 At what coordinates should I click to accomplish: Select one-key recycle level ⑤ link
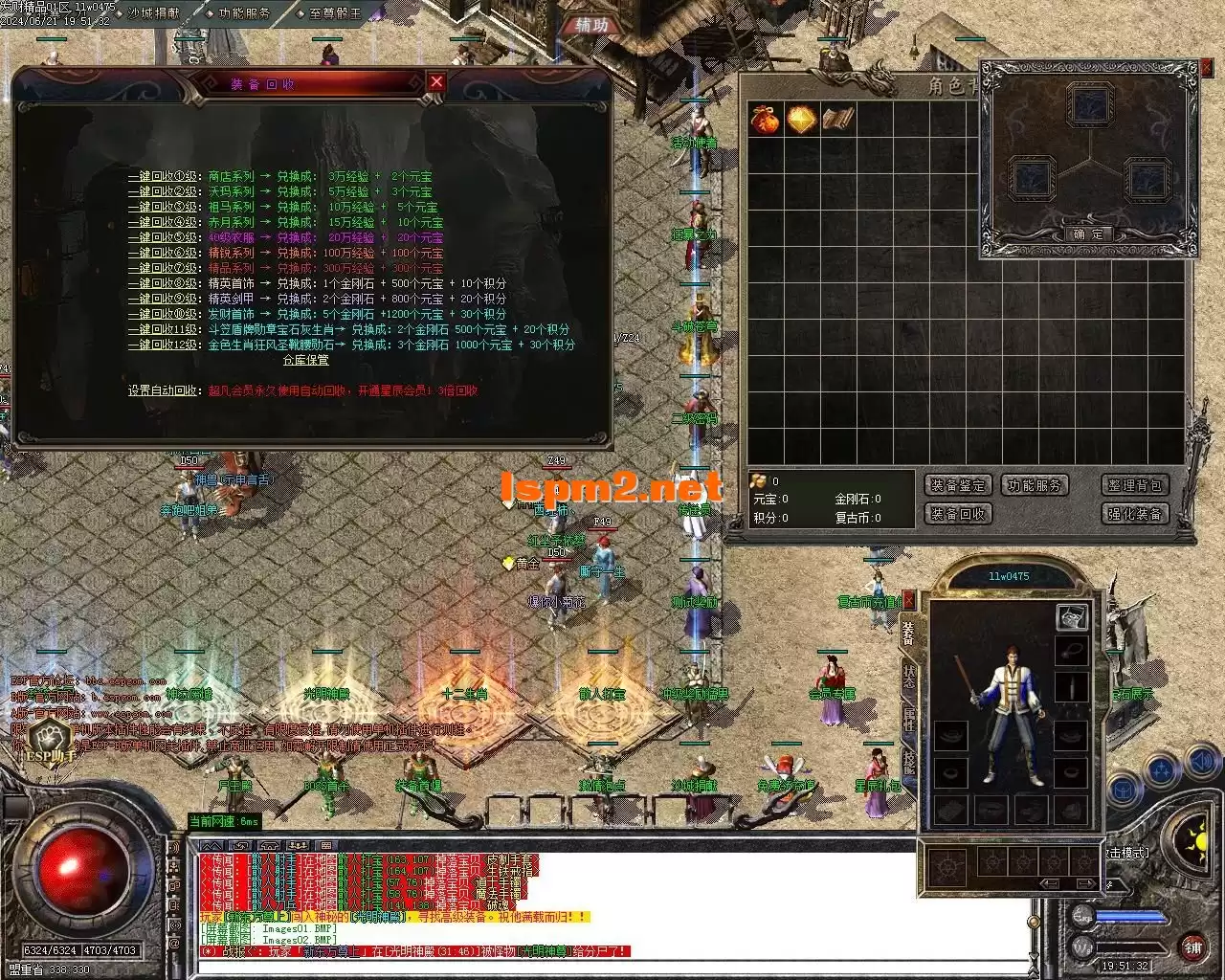tap(163, 237)
